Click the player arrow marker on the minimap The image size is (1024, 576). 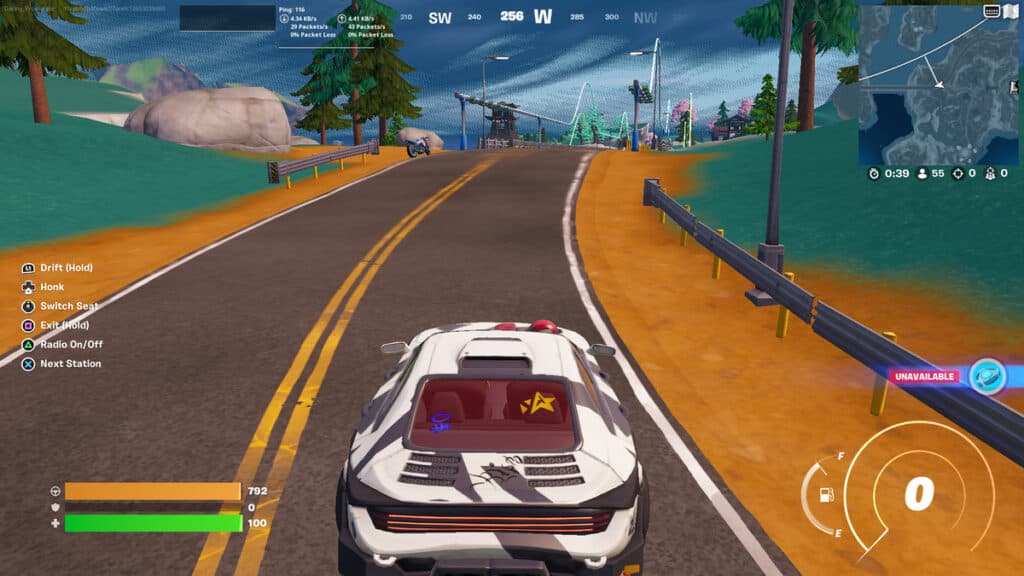click(x=938, y=85)
